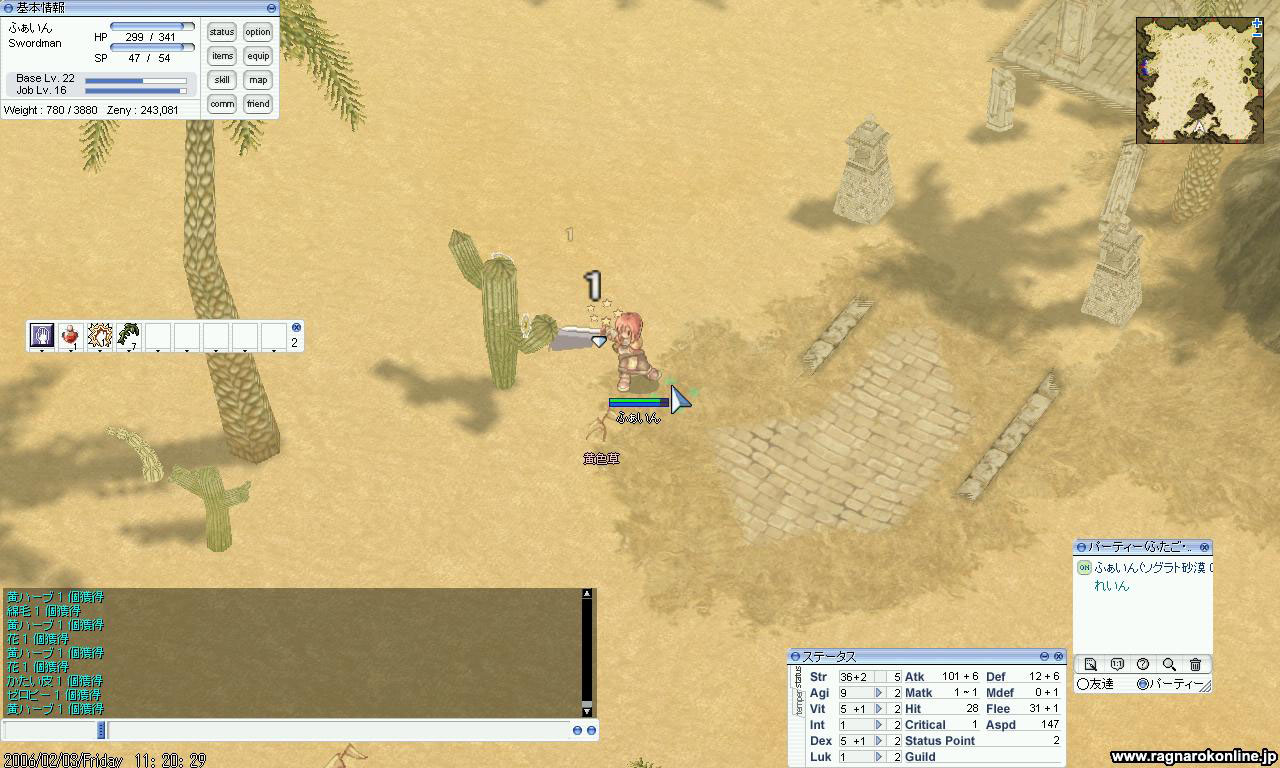
Task: Open the friend list button
Action: click(258, 104)
